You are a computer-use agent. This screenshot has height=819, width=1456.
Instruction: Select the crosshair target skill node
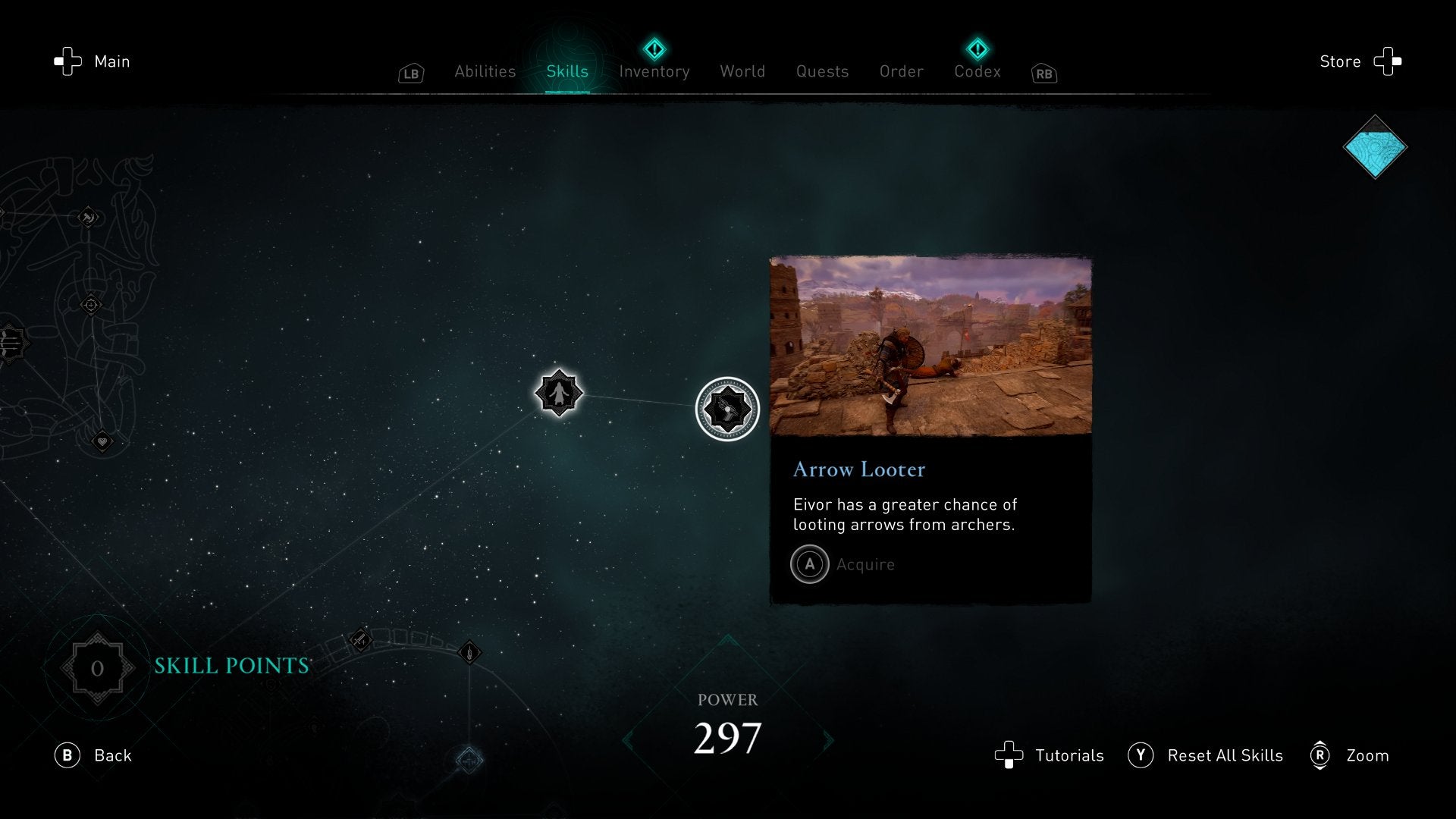pyautogui.click(x=91, y=305)
